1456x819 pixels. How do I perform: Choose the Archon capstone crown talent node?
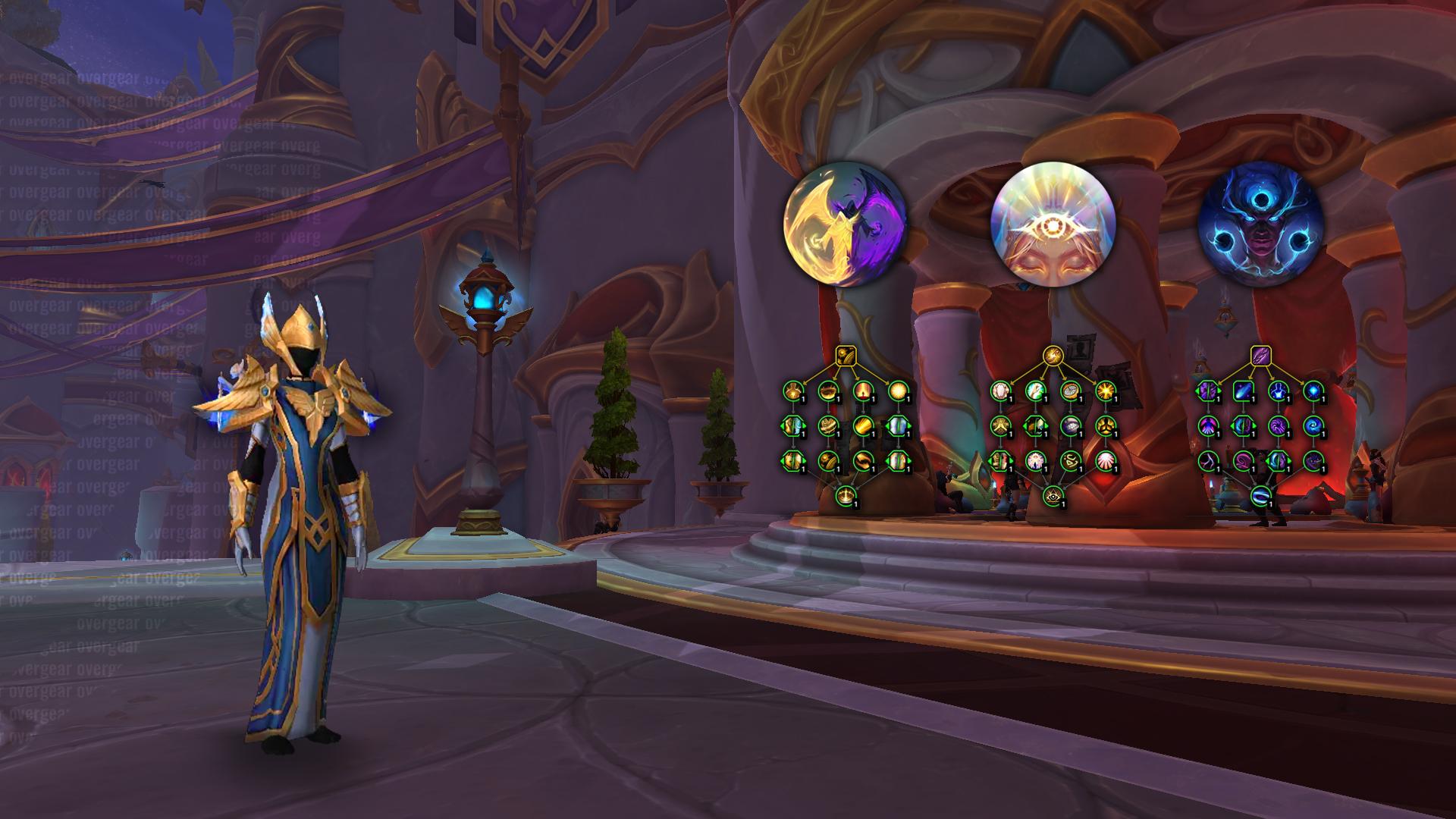tap(846, 496)
